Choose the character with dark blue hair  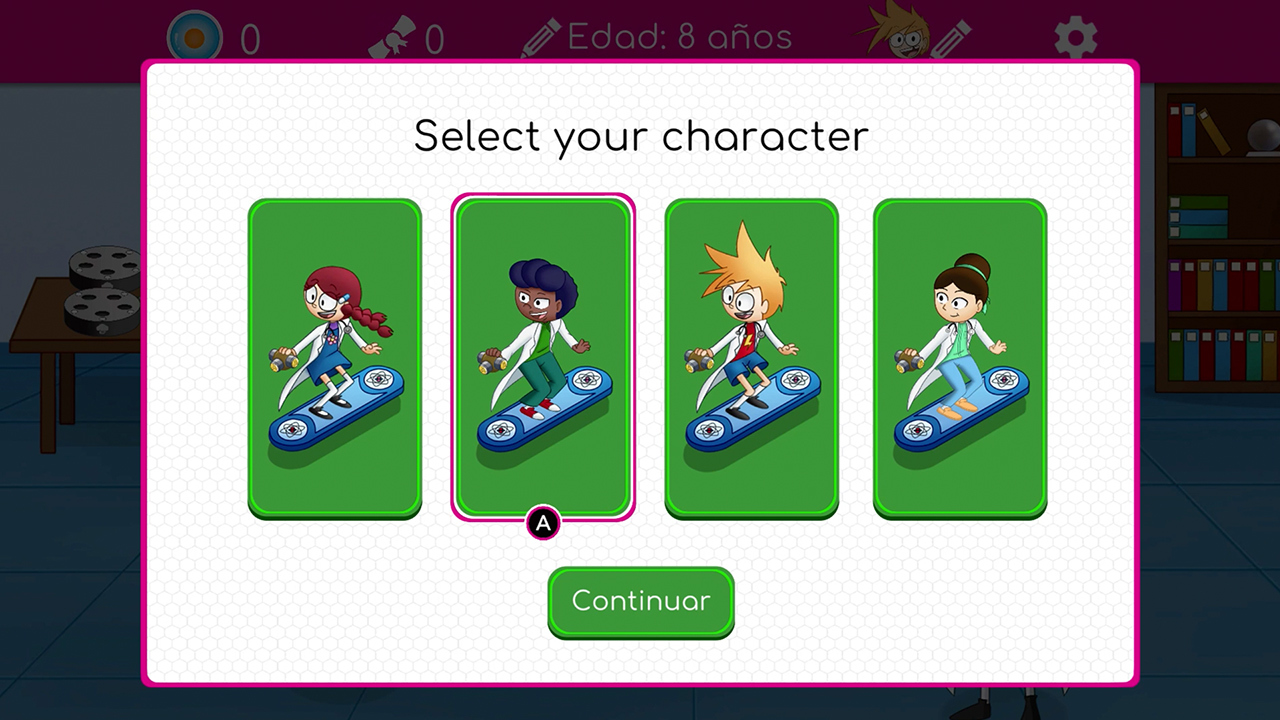(543, 358)
